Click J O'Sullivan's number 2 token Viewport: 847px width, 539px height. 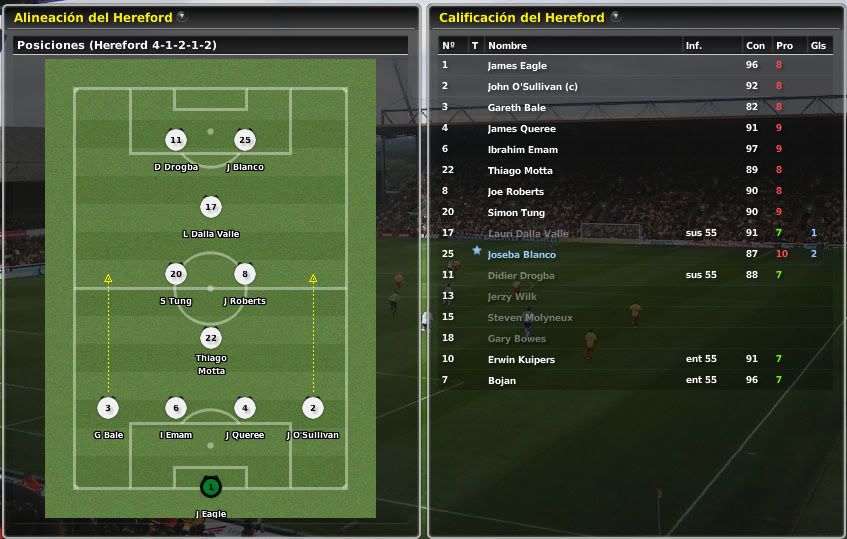[x=313, y=408]
